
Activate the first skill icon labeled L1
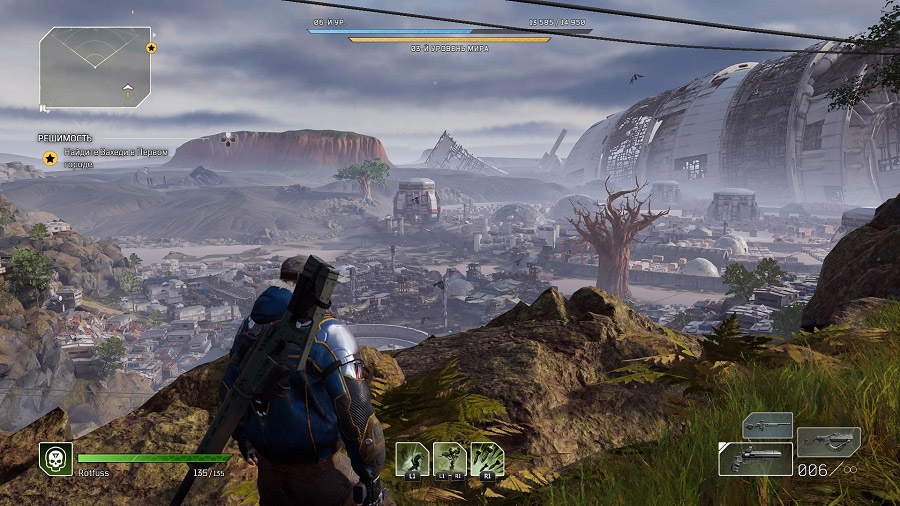click(412, 458)
